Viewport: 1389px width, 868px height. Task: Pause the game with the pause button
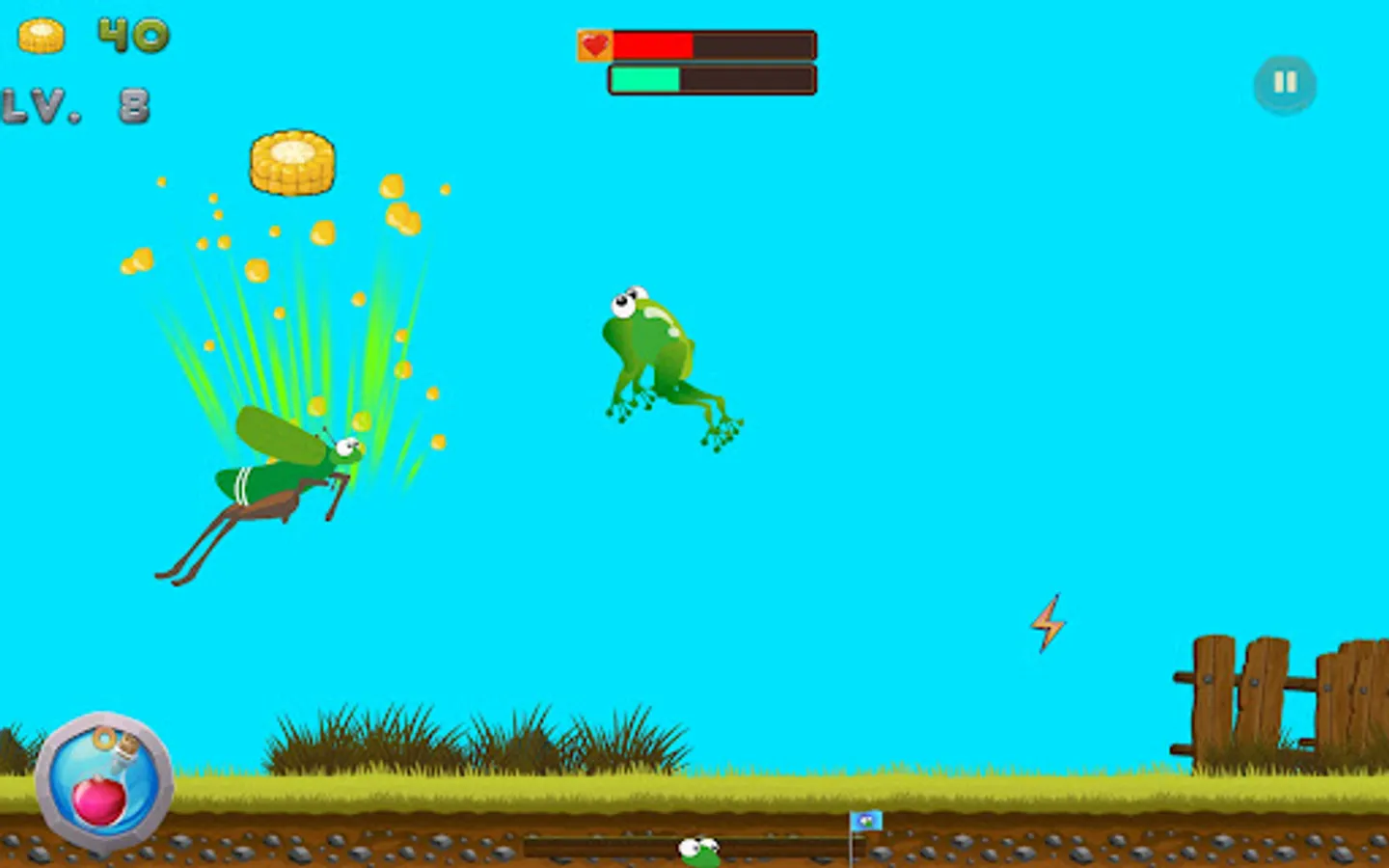tap(1284, 84)
